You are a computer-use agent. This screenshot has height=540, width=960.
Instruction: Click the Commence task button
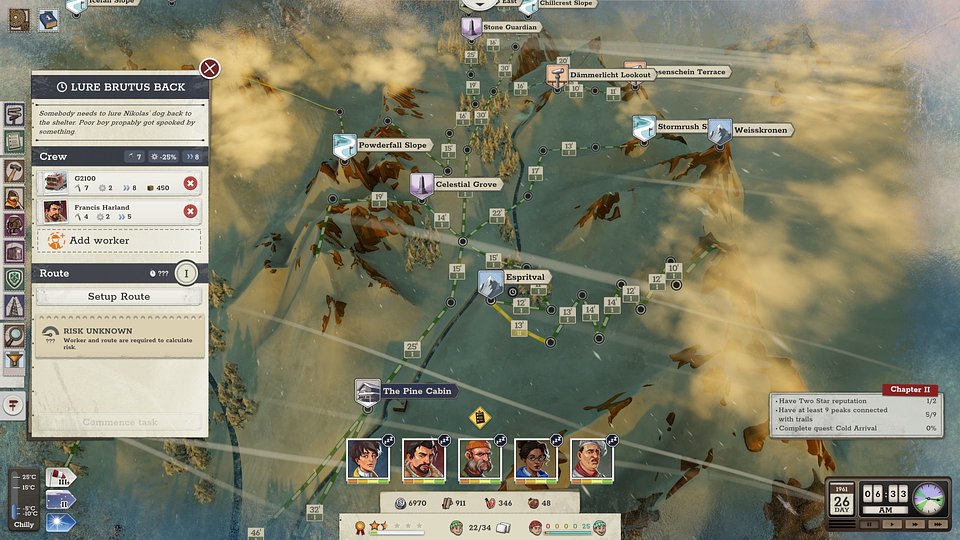119,422
